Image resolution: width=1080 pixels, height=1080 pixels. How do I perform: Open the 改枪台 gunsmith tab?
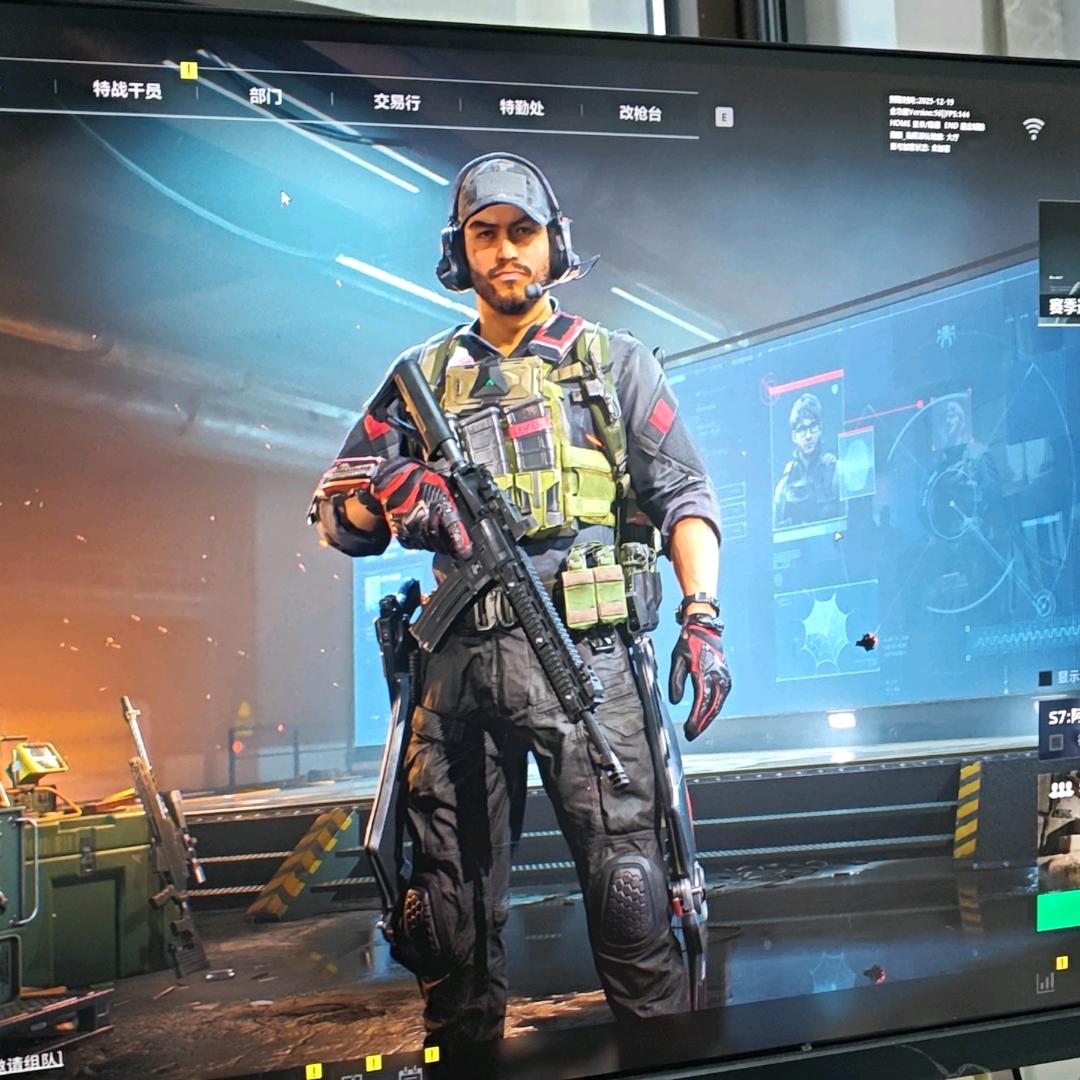(640, 113)
